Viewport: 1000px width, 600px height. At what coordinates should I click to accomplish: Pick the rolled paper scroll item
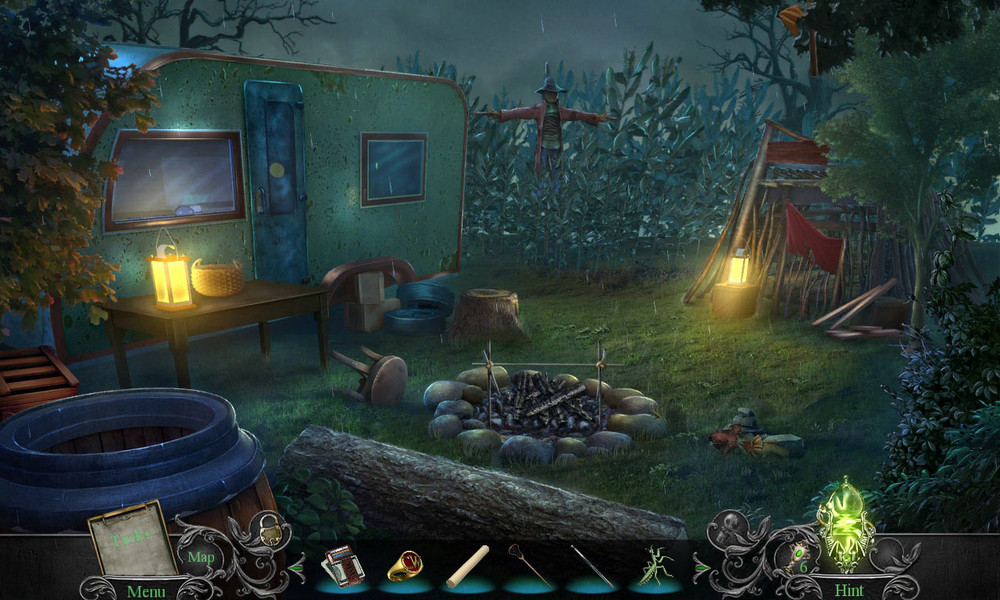(467, 566)
